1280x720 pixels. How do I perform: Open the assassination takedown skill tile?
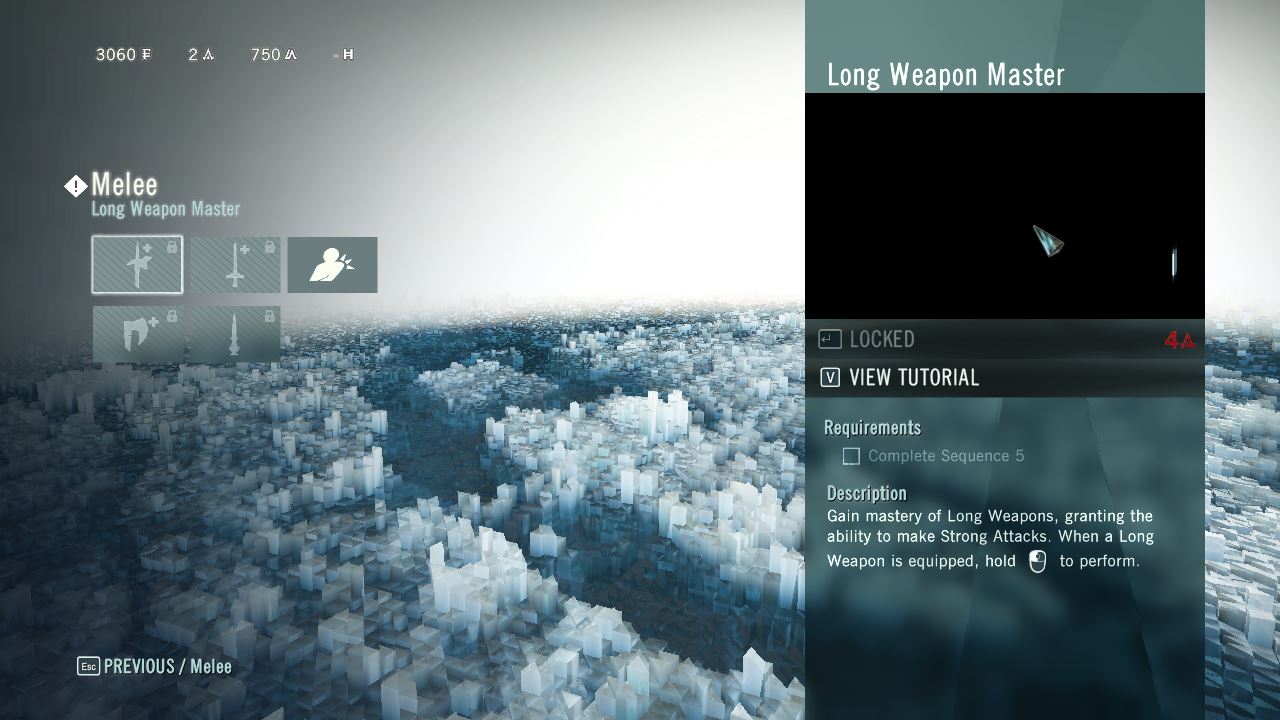coord(332,264)
